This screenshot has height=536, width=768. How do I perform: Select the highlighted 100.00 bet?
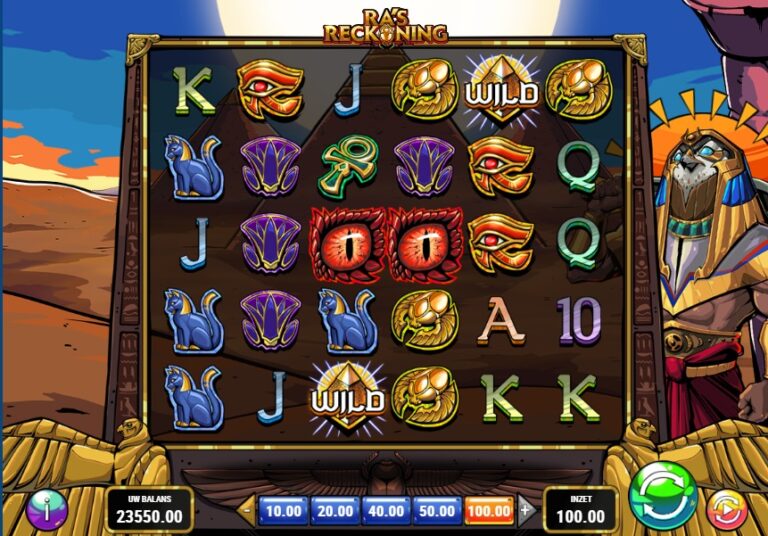(490, 511)
